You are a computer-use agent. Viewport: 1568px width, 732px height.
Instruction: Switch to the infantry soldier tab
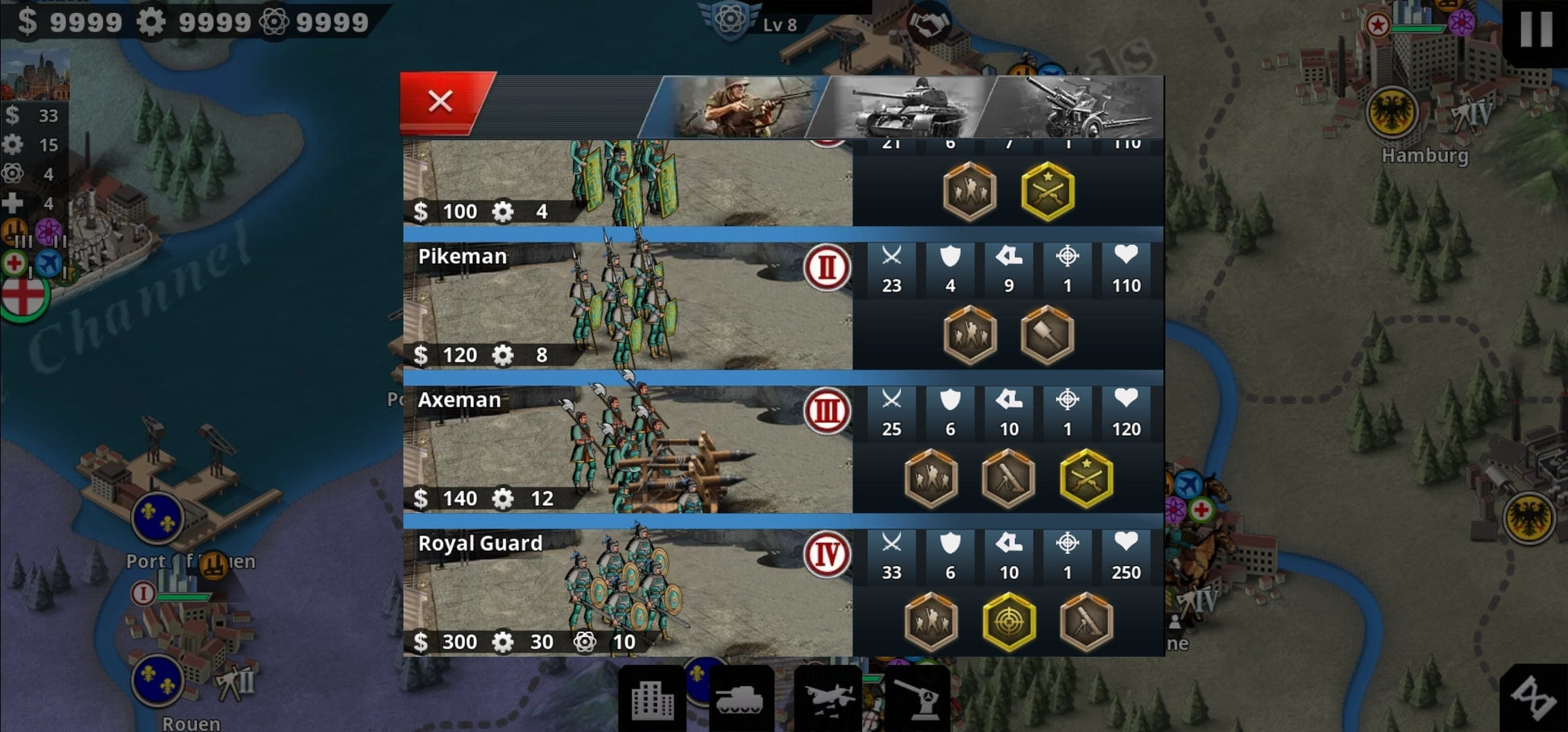click(737, 106)
